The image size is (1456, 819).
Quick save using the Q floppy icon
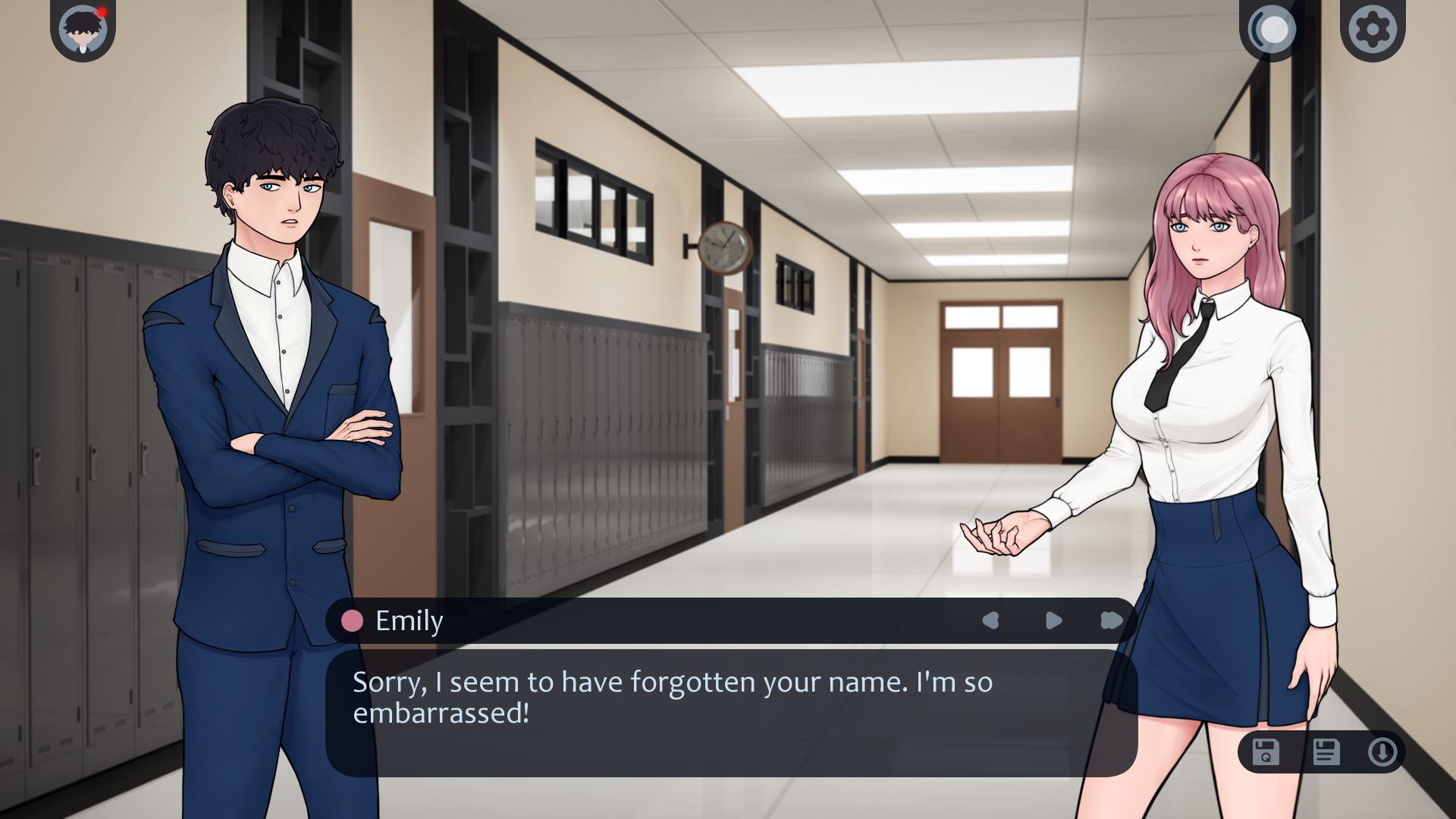click(1266, 752)
